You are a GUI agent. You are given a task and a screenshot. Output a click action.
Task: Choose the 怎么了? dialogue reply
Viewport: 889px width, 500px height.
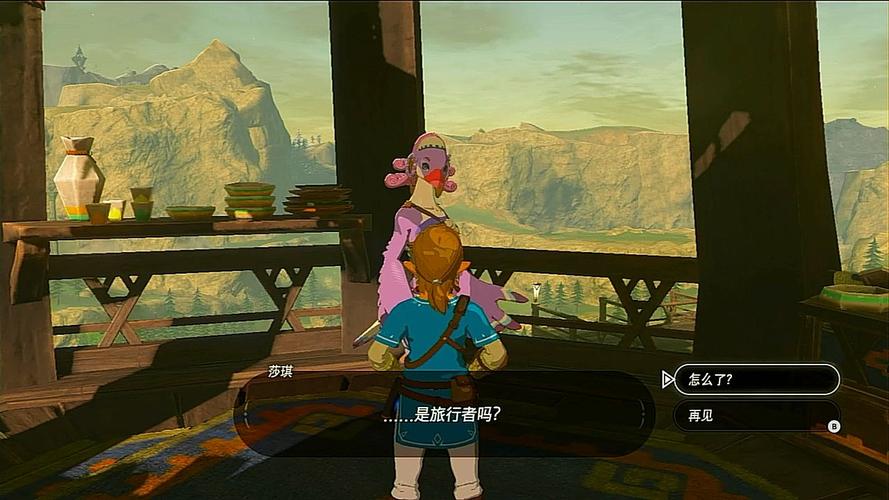coord(756,379)
